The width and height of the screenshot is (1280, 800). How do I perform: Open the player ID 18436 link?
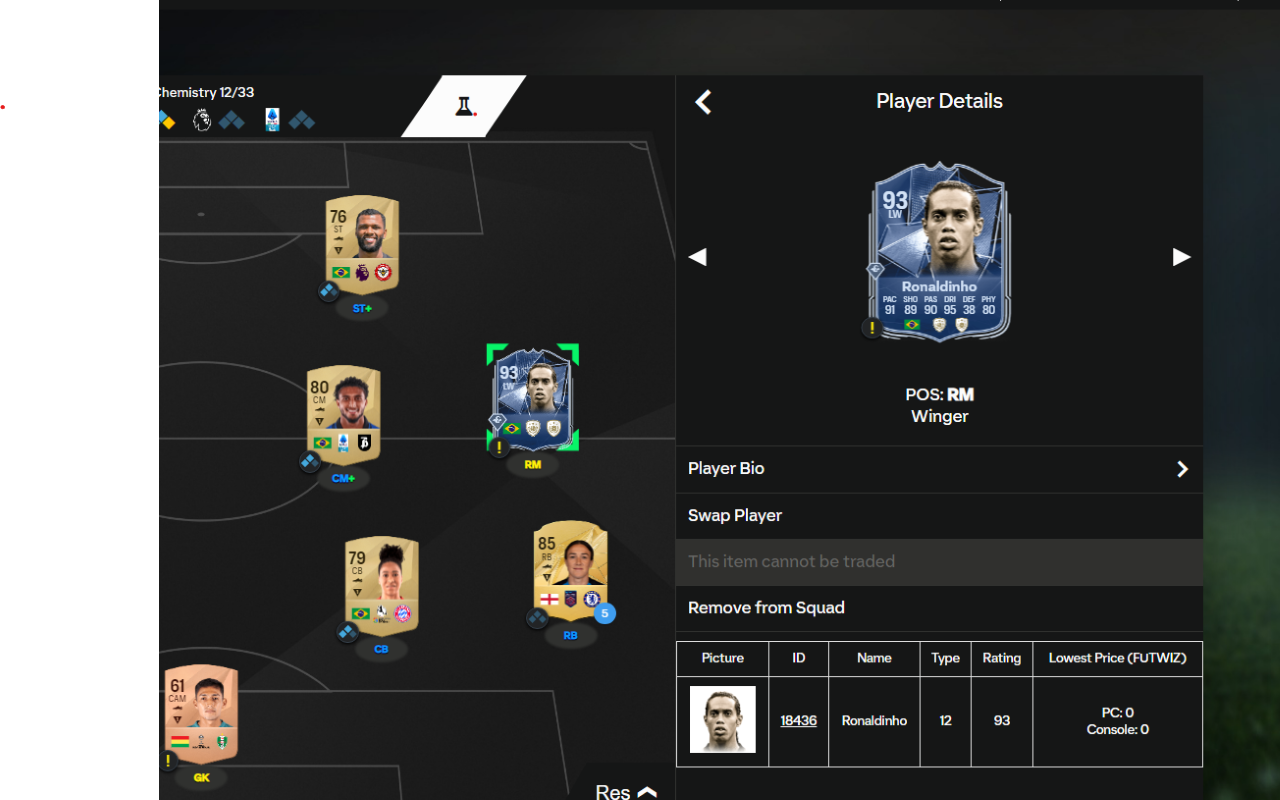(798, 720)
